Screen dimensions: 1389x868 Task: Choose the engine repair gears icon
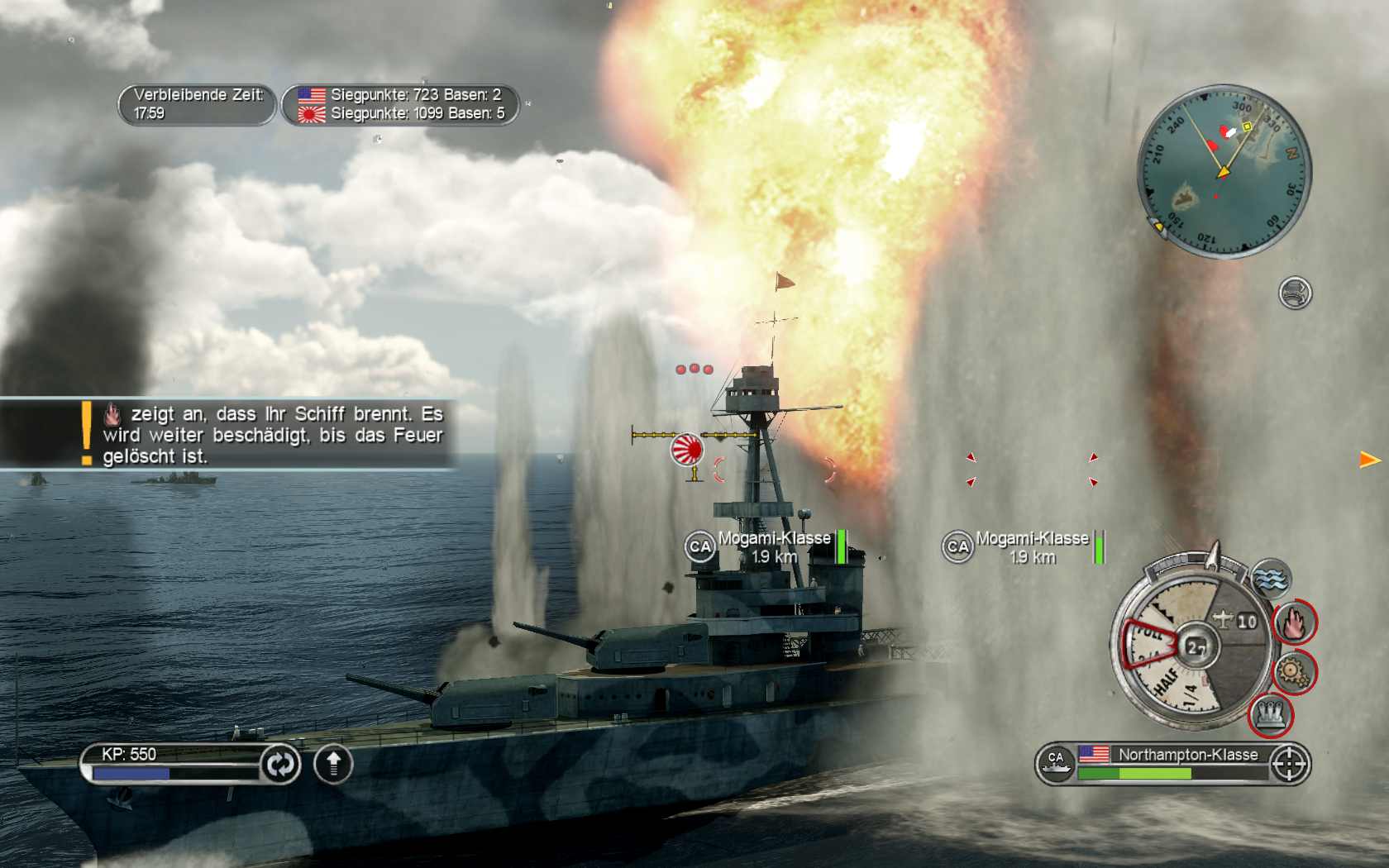coord(1292,670)
